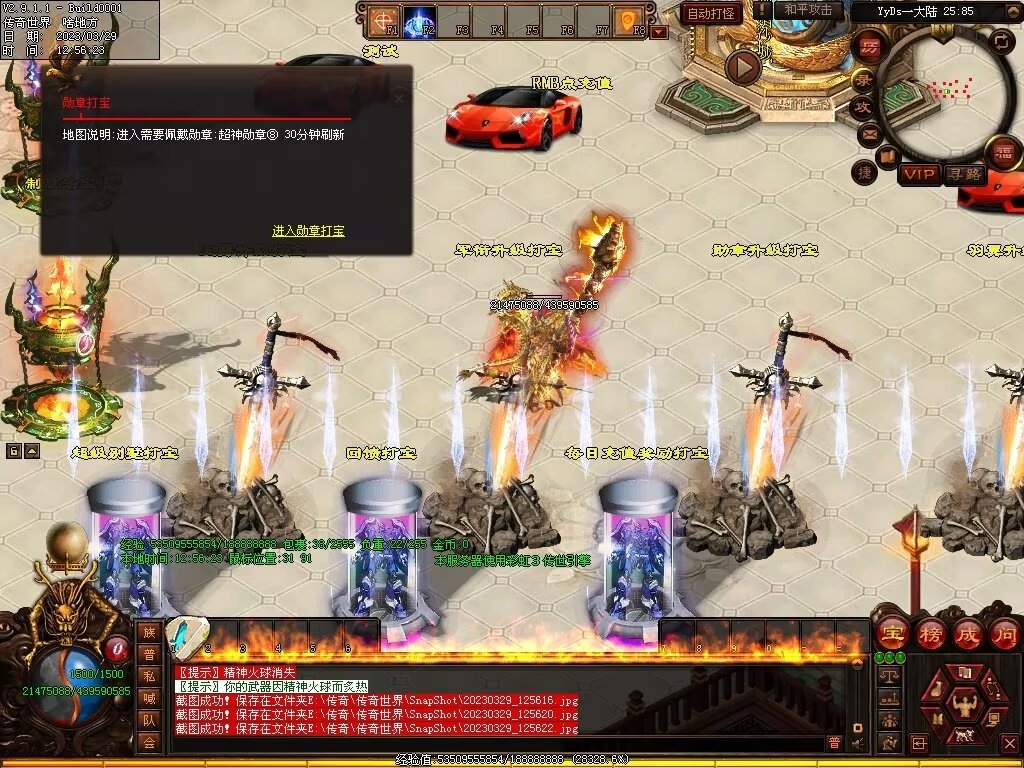This screenshot has height=768, width=1024.
Task: Select the 喊 shout chat channel
Action: tap(149, 698)
